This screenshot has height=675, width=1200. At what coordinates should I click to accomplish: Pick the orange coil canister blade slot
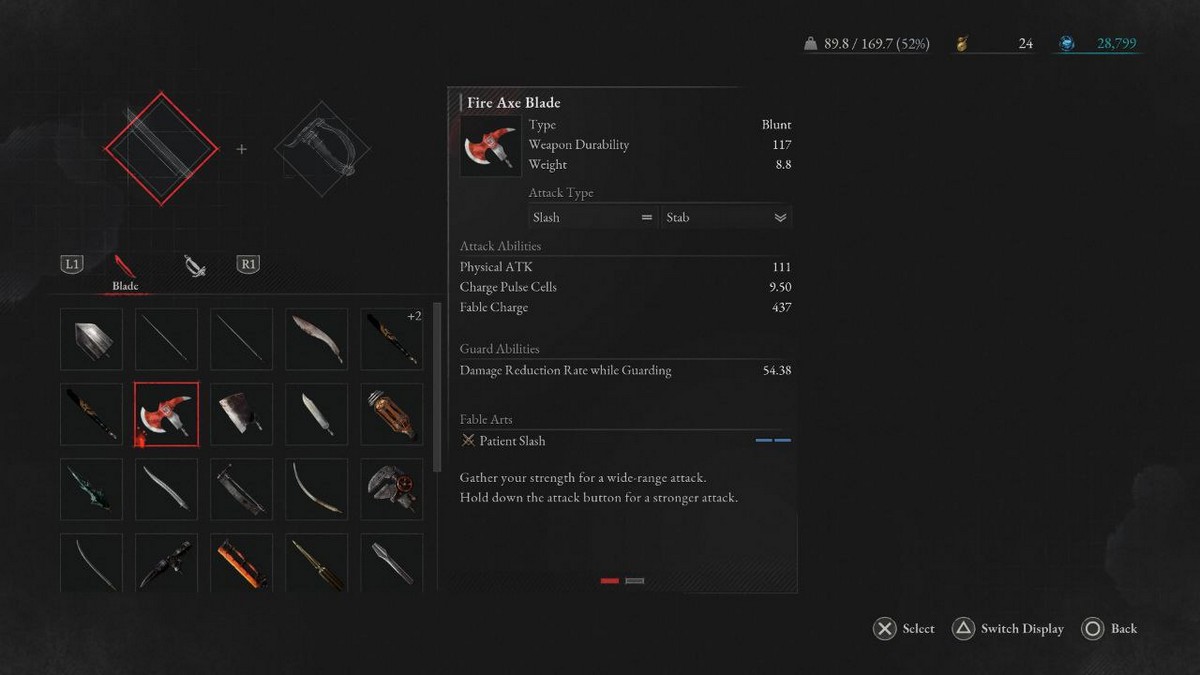[x=391, y=414]
